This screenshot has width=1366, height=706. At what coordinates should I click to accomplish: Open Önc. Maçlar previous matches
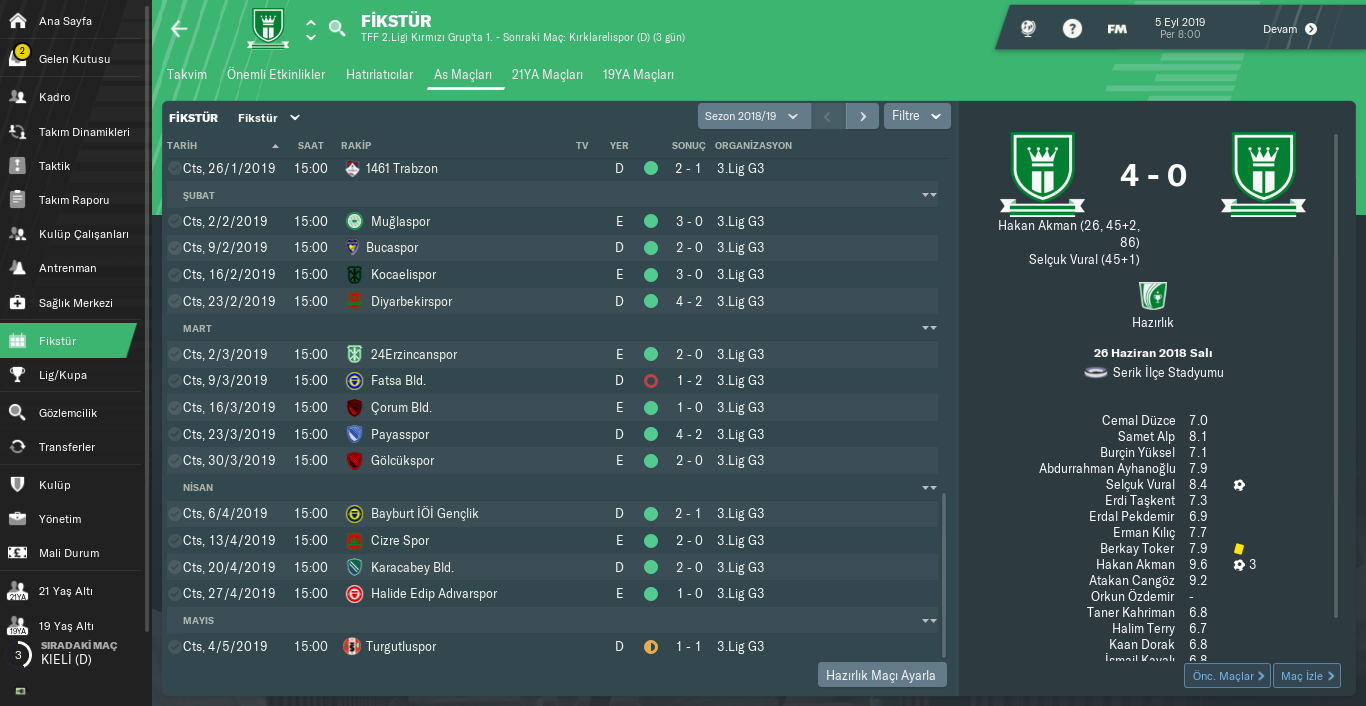(x=1227, y=676)
